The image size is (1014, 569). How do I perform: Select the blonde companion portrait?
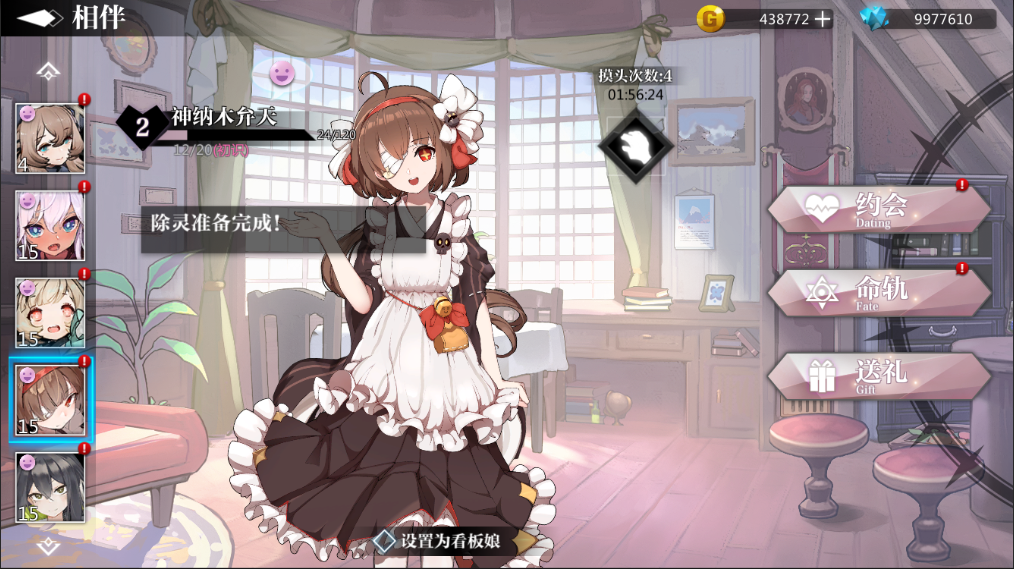tap(50, 312)
